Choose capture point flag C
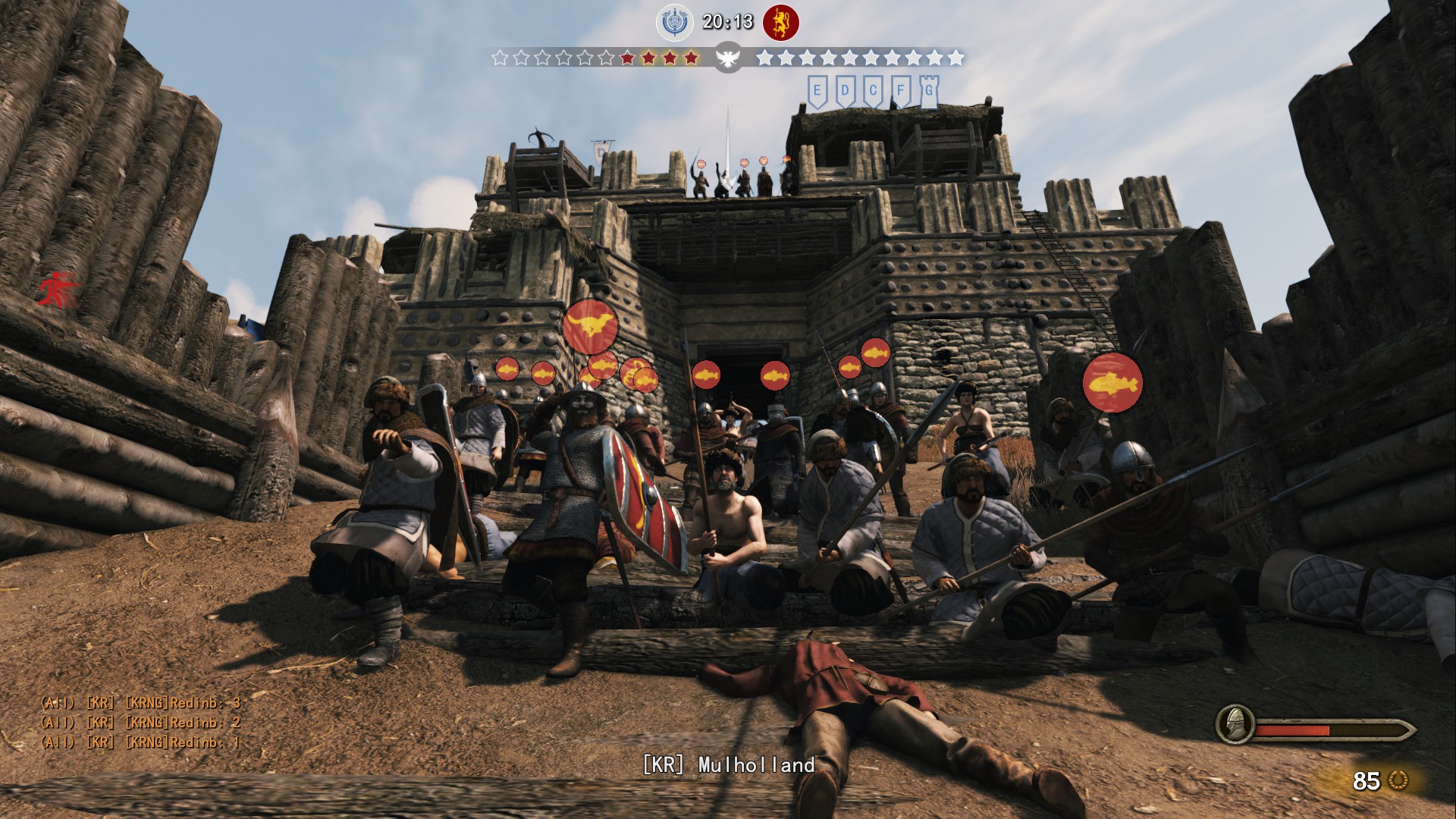Viewport: 1456px width, 819px height. click(873, 90)
